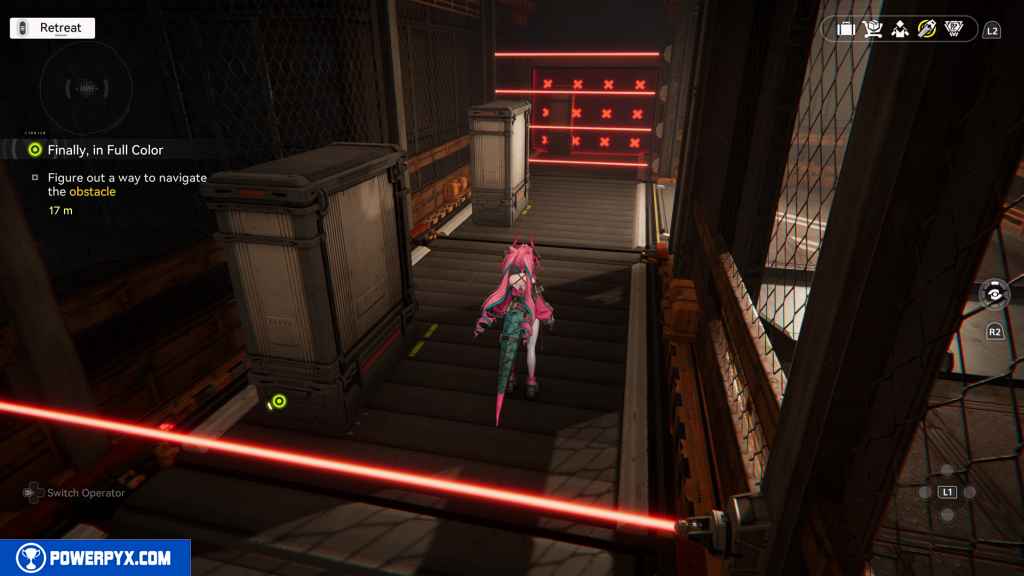Open the triangular emblem icon
1024x576 pixels.
click(x=954, y=29)
